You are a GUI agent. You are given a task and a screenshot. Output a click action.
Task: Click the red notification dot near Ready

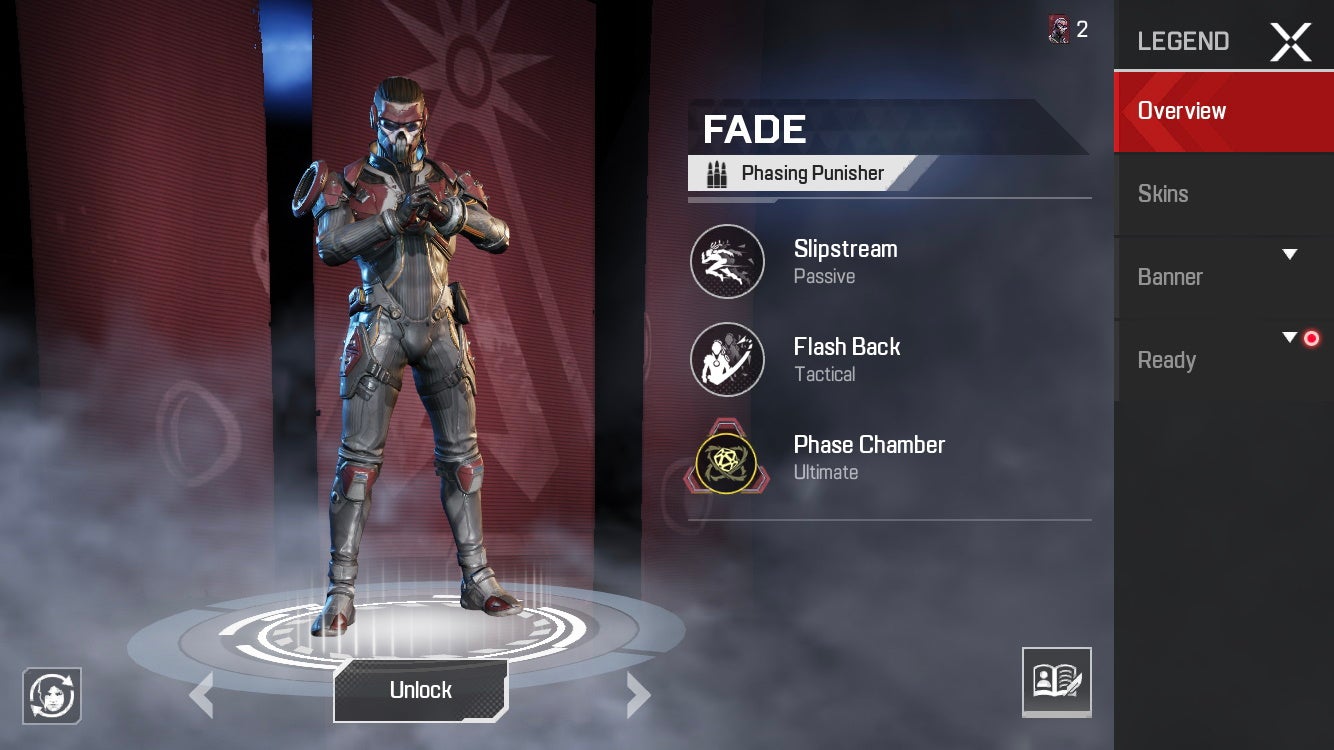pyautogui.click(x=1312, y=338)
